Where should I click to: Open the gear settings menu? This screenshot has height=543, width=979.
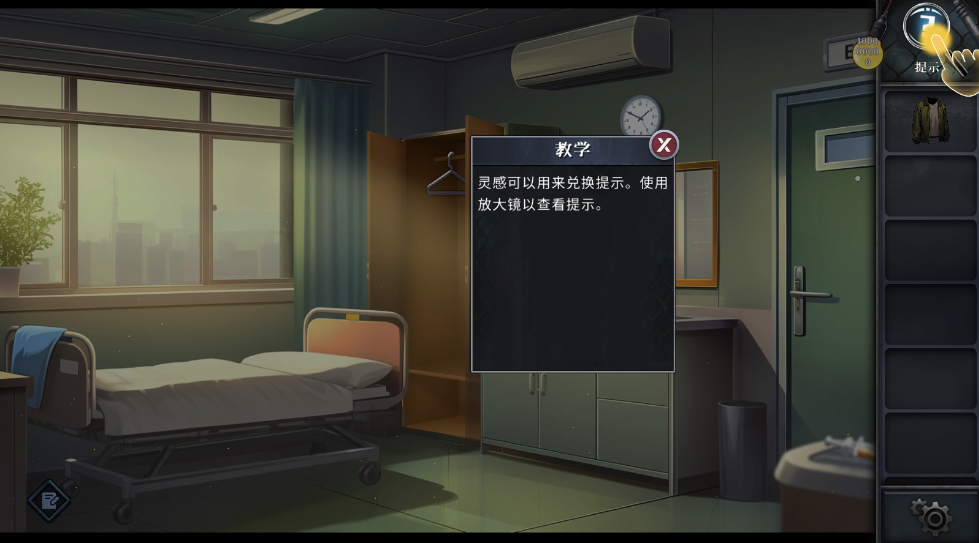click(932, 516)
